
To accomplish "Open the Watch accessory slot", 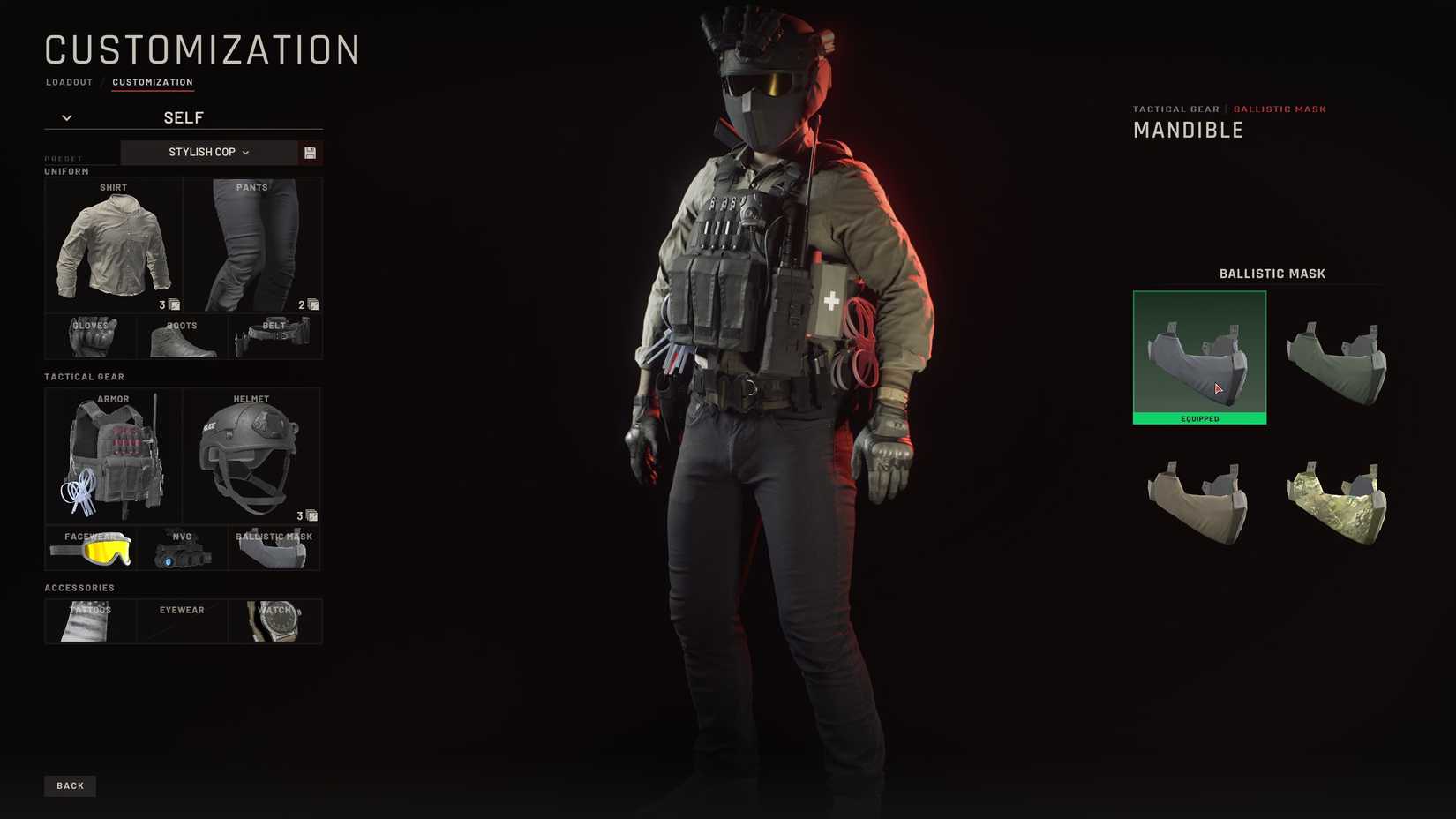I will coord(274,620).
